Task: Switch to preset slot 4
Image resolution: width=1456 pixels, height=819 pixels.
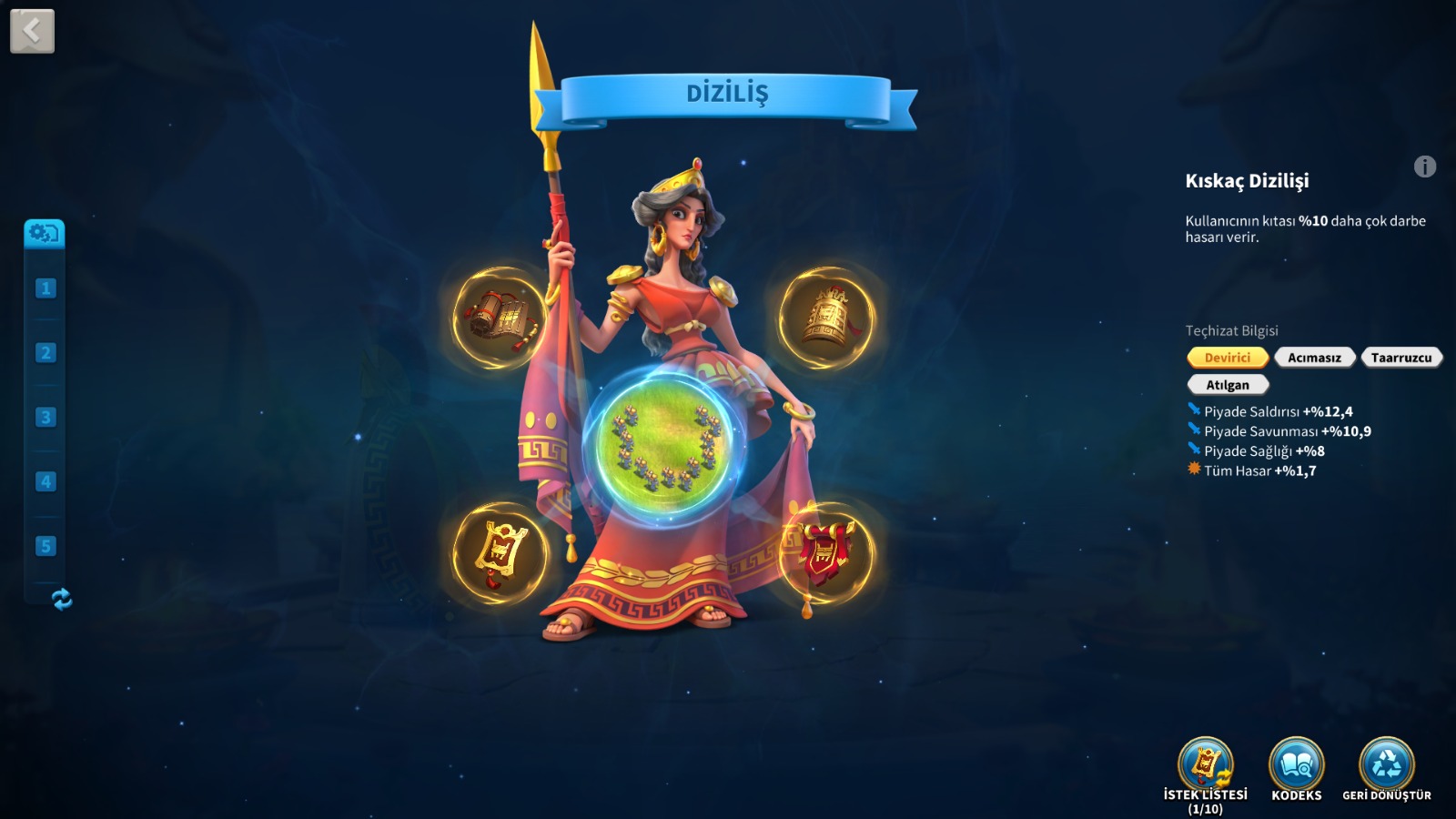Action: tap(45, 481)
